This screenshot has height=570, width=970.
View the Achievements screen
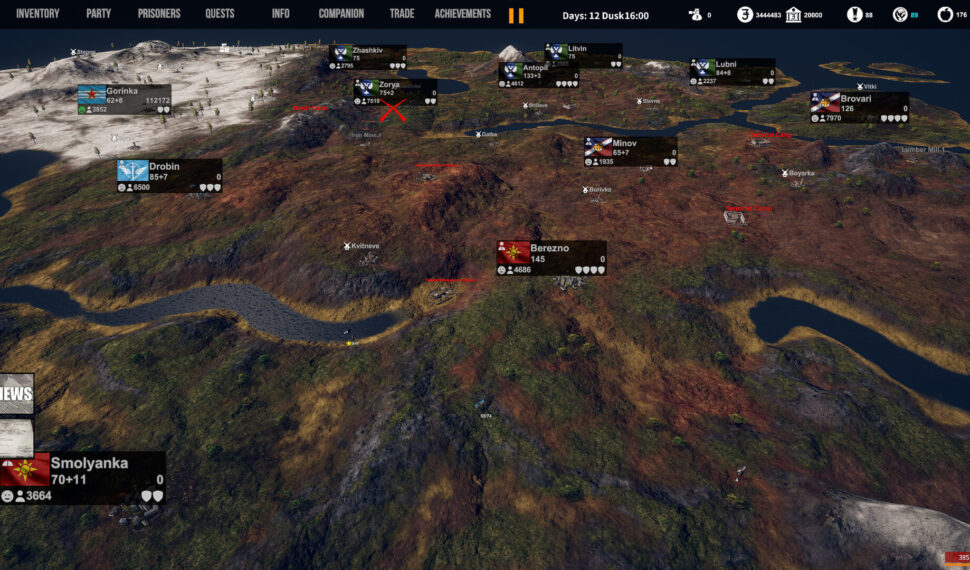[463, 14]
